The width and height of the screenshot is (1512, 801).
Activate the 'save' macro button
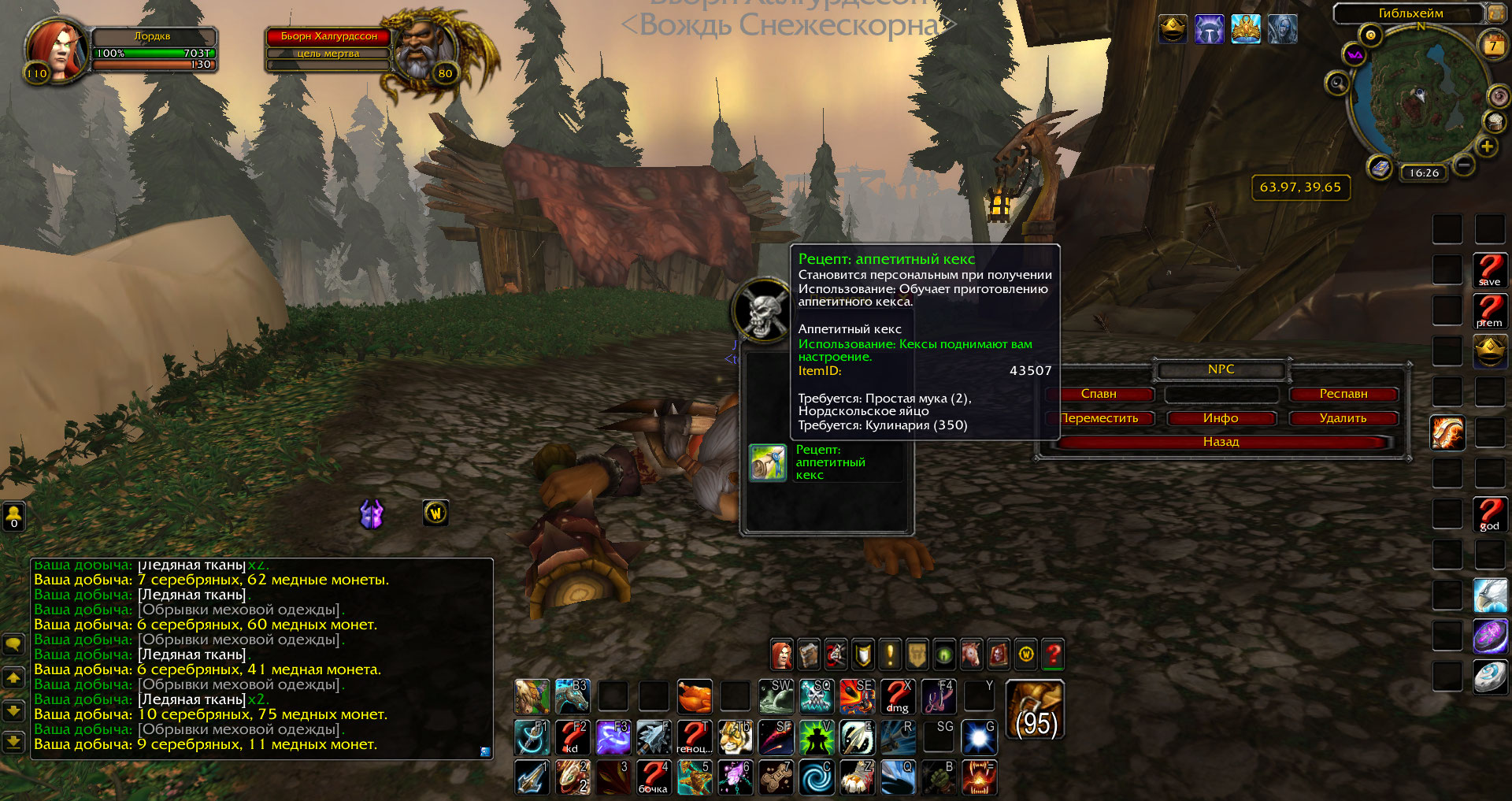(x=1490, y=270)
